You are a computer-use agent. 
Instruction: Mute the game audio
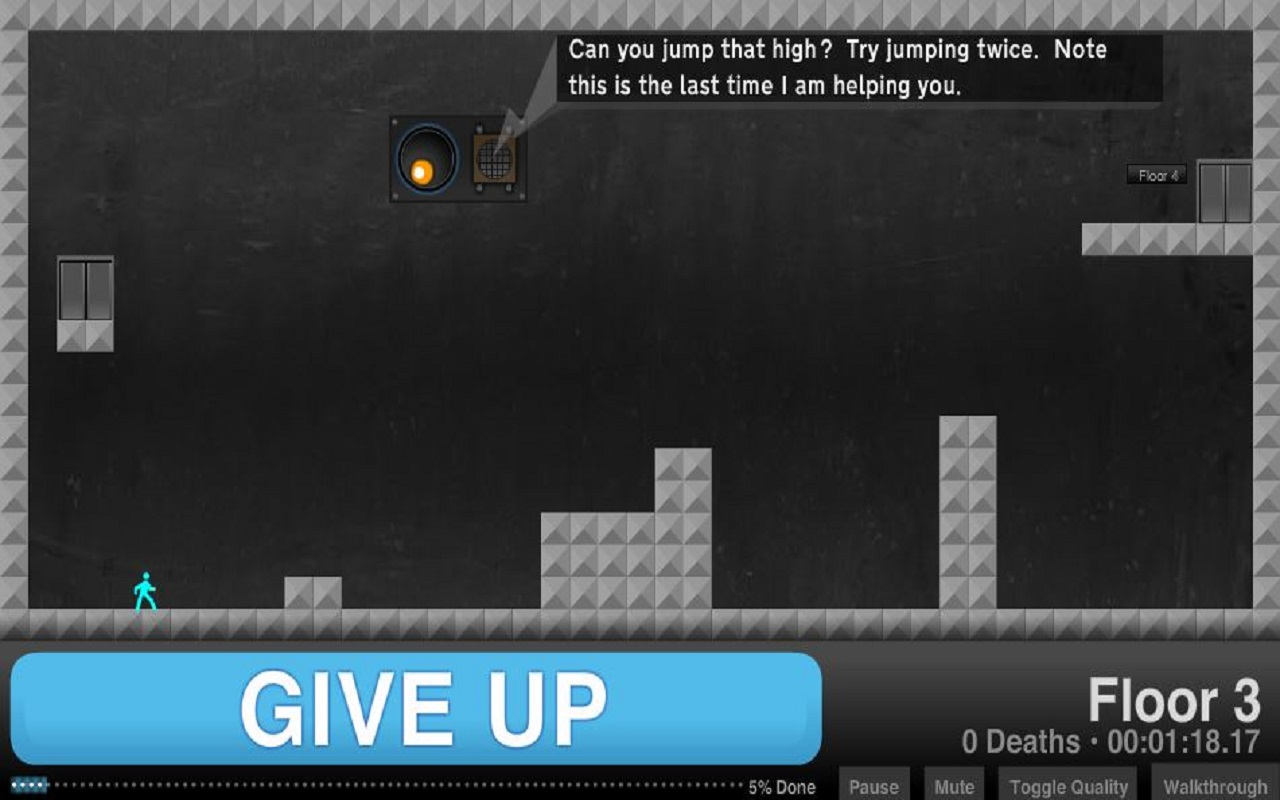click(952, 785)
